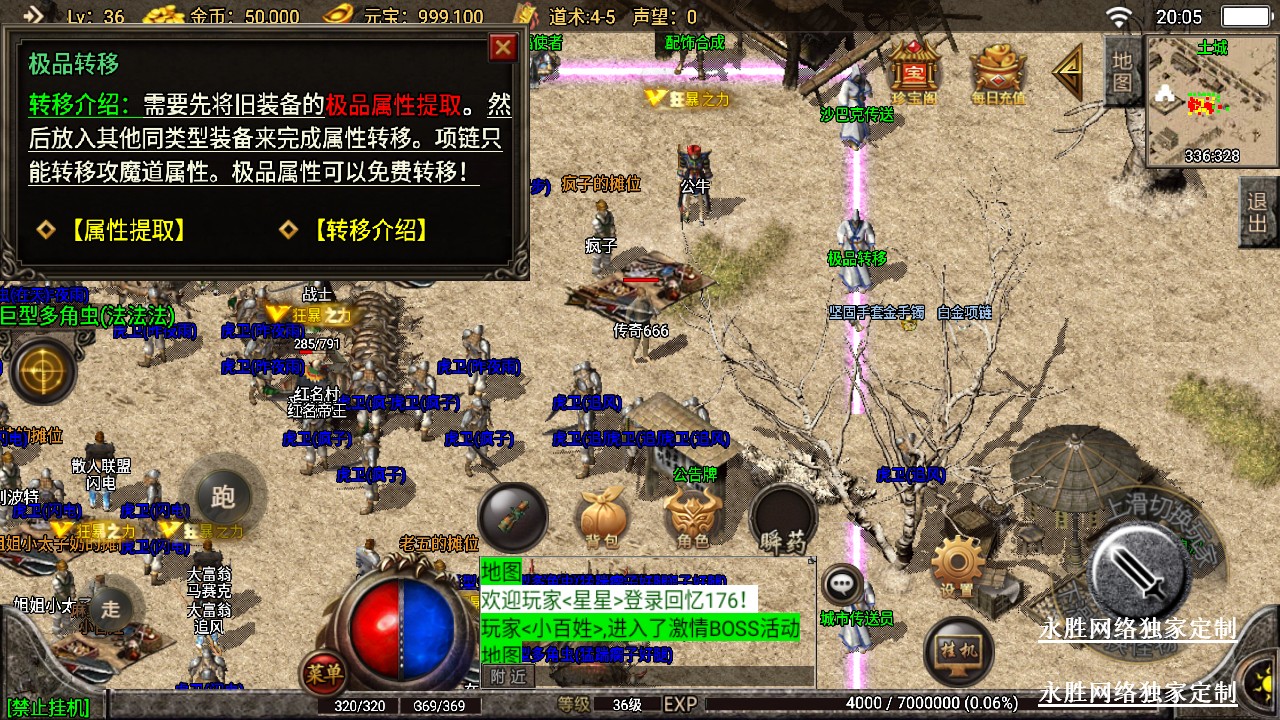The width and height of the screenshot is (1280, 720).
Task: Use the 瞬药 instant potion button
Action: [783, 518]
